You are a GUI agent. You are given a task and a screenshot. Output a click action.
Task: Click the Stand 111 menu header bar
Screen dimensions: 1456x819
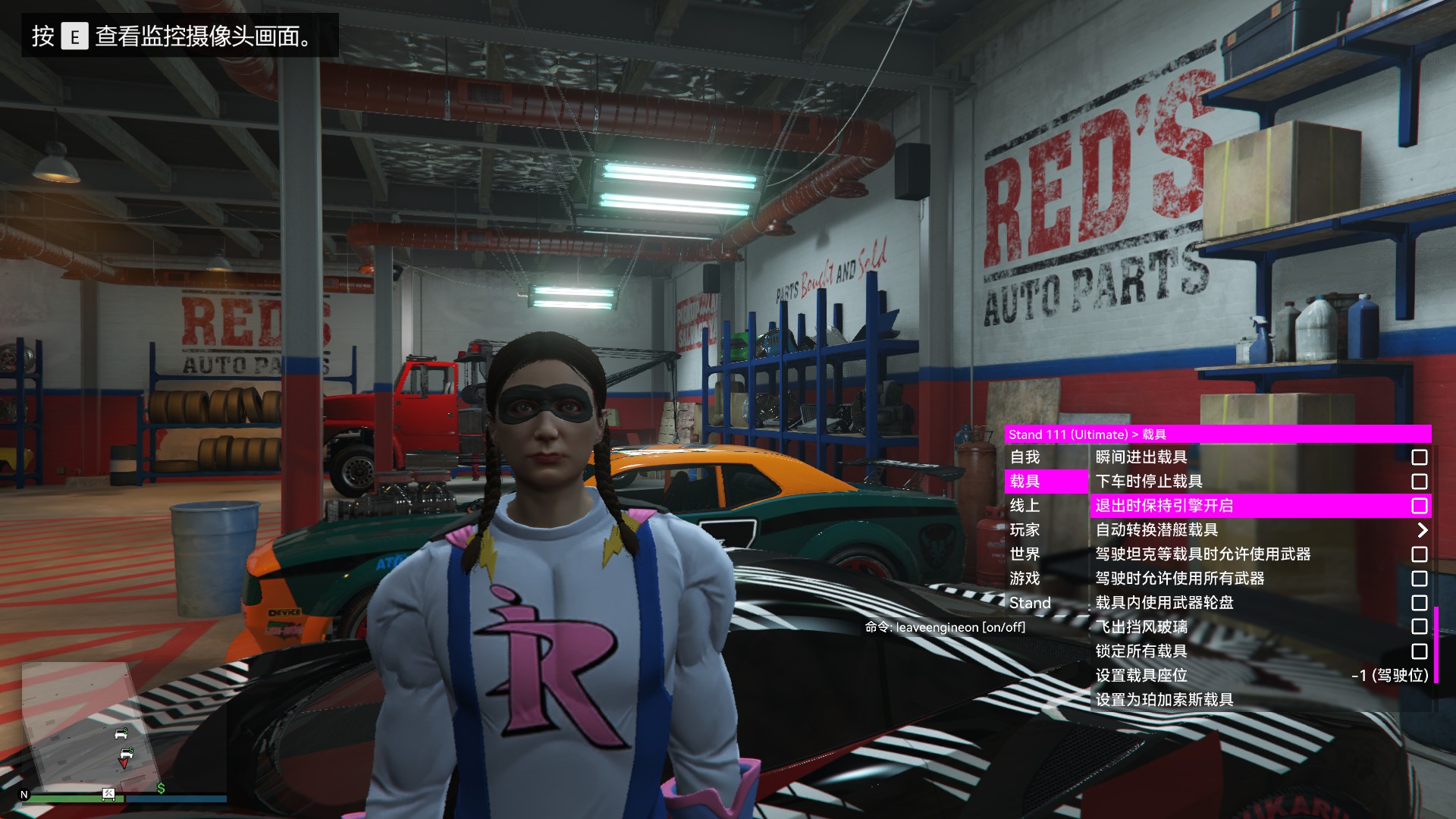tap(1217, 435)
